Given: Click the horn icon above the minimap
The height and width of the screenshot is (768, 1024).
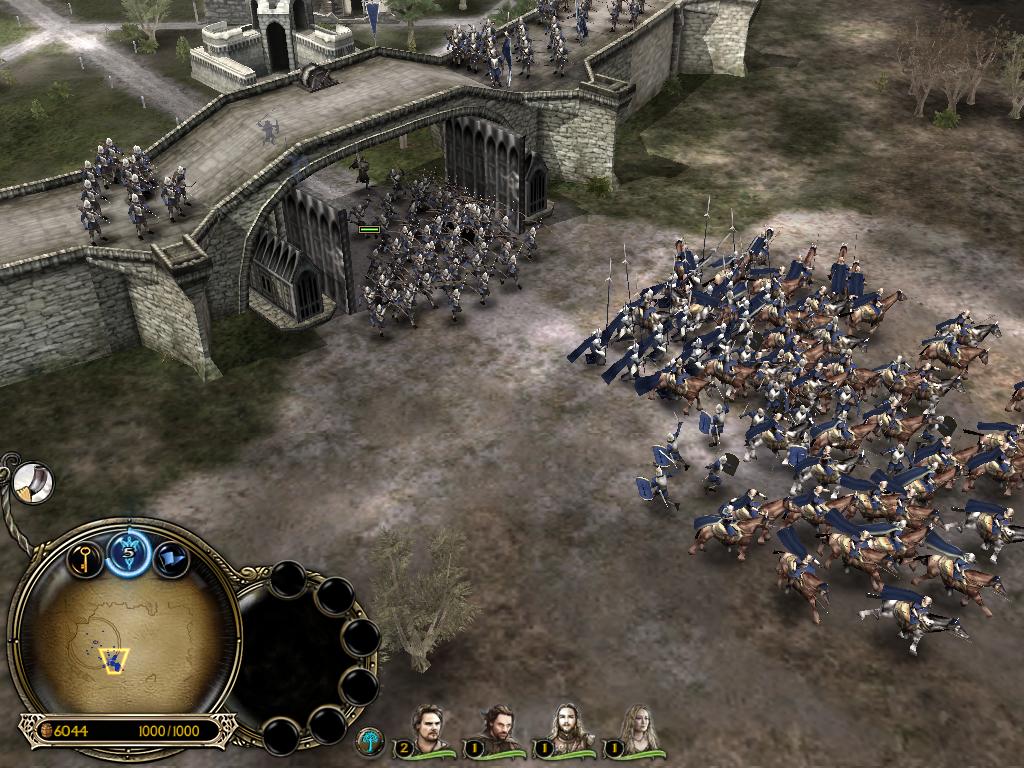Looking at the screenshot, I should click(x=34, y=483).
